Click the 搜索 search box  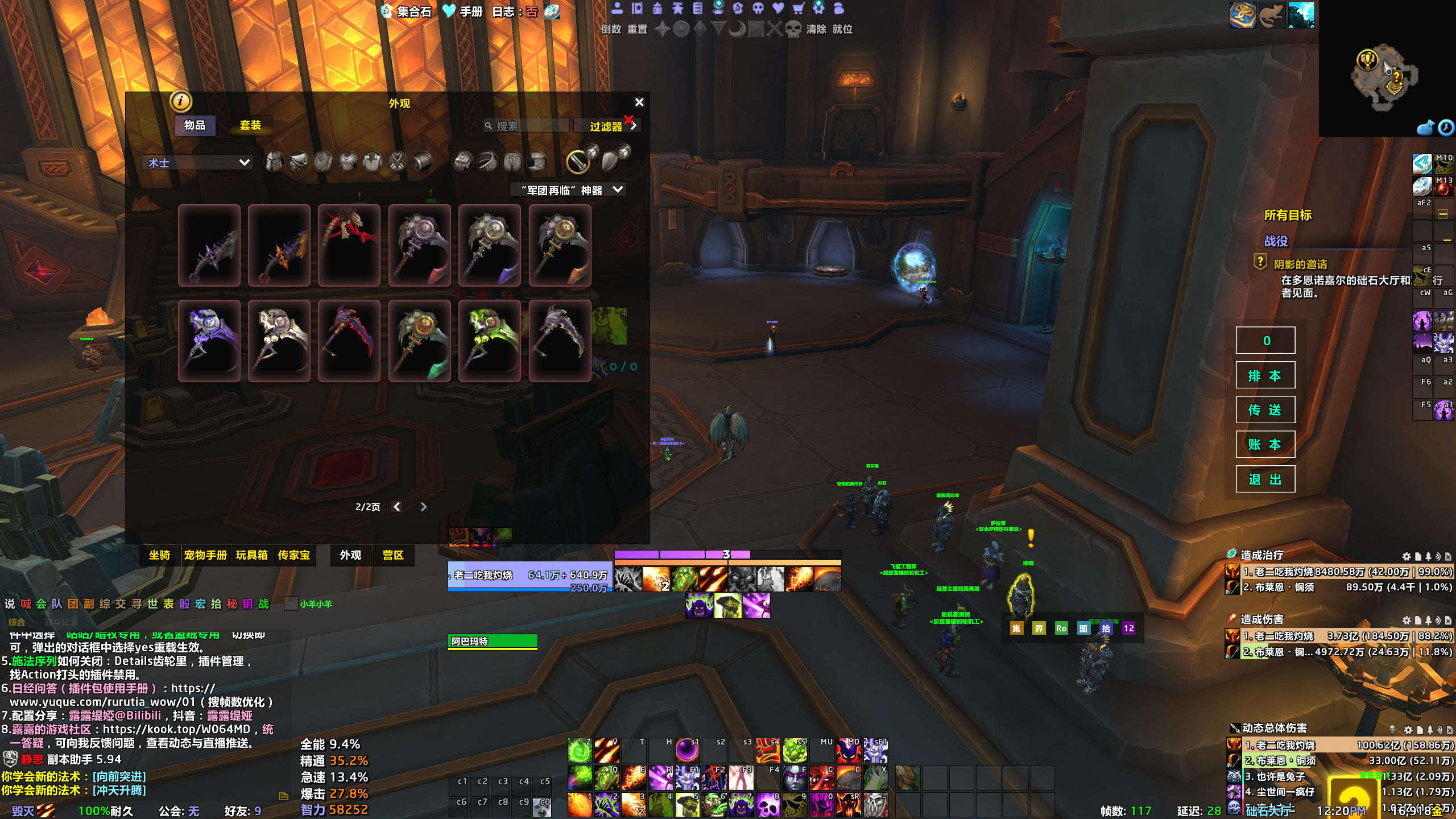click(529, 126)
